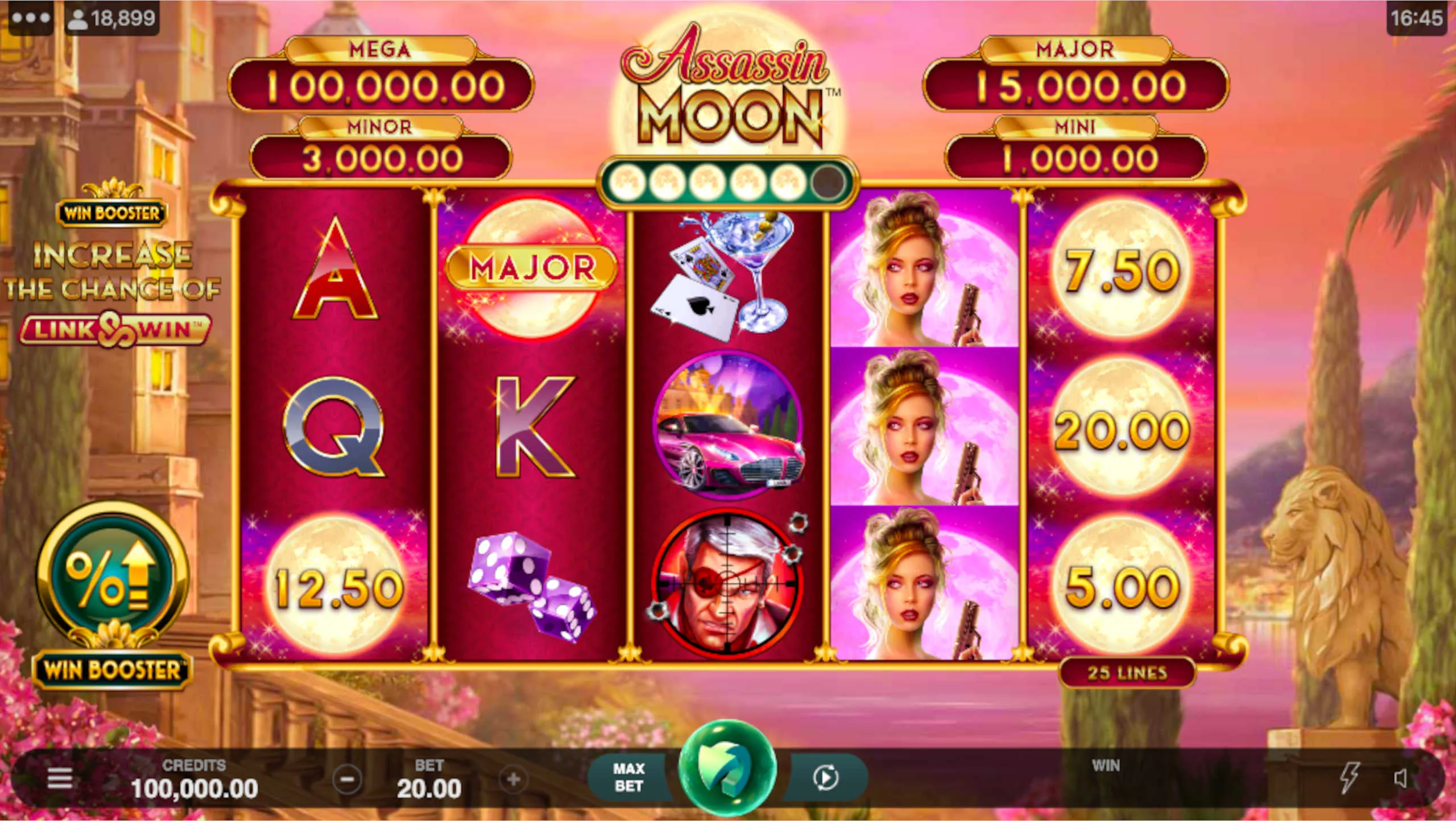Open the hamburger game menu
1456x821 pixels.
click(x=60, y=778)
